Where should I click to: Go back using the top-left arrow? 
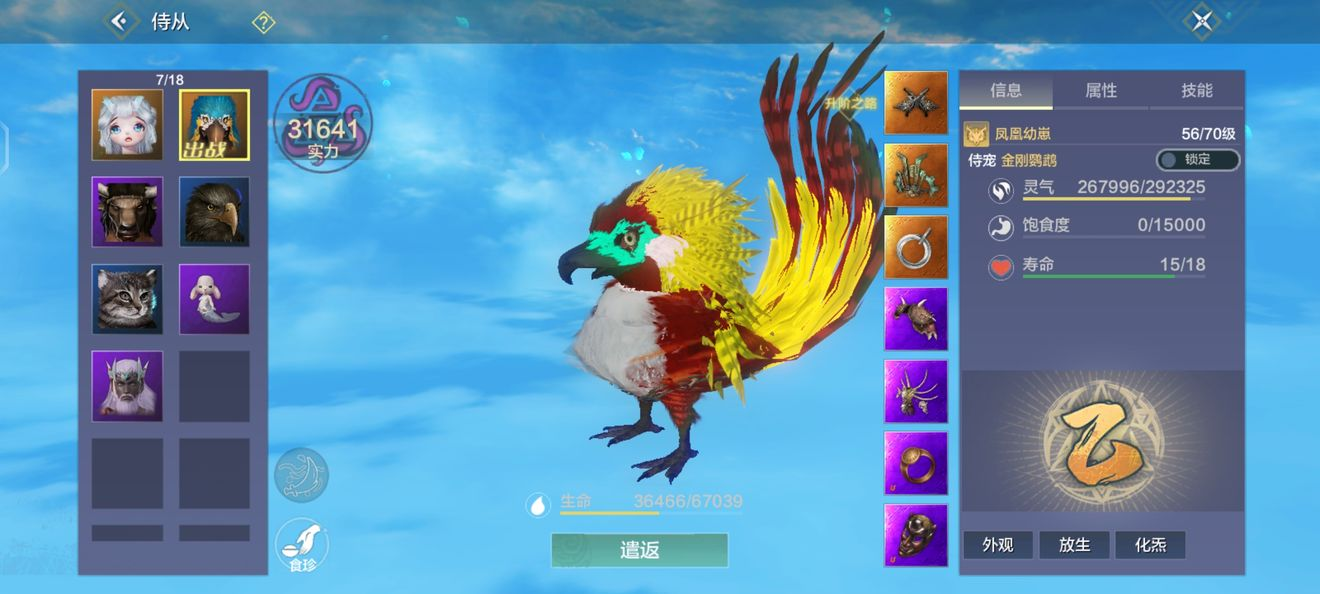121,21
